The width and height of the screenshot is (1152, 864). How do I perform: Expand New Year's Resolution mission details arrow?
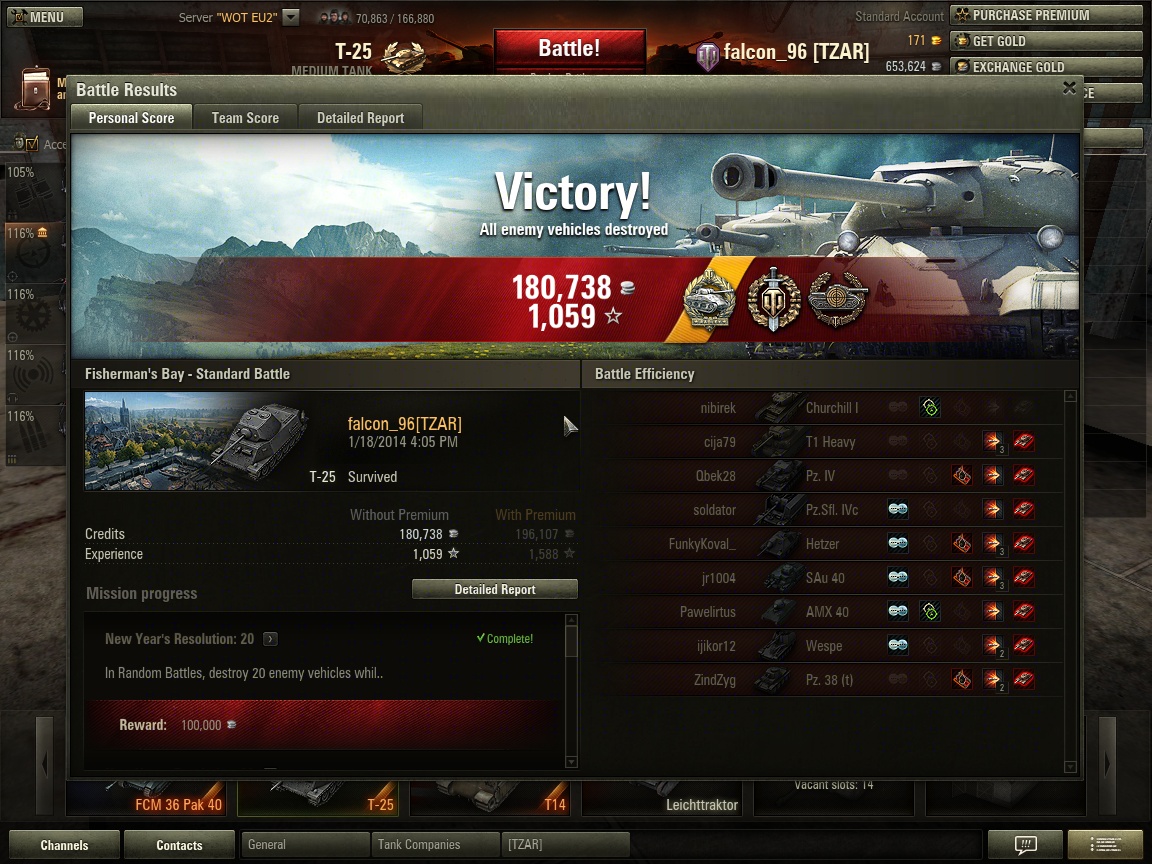(x=270, y=639)
